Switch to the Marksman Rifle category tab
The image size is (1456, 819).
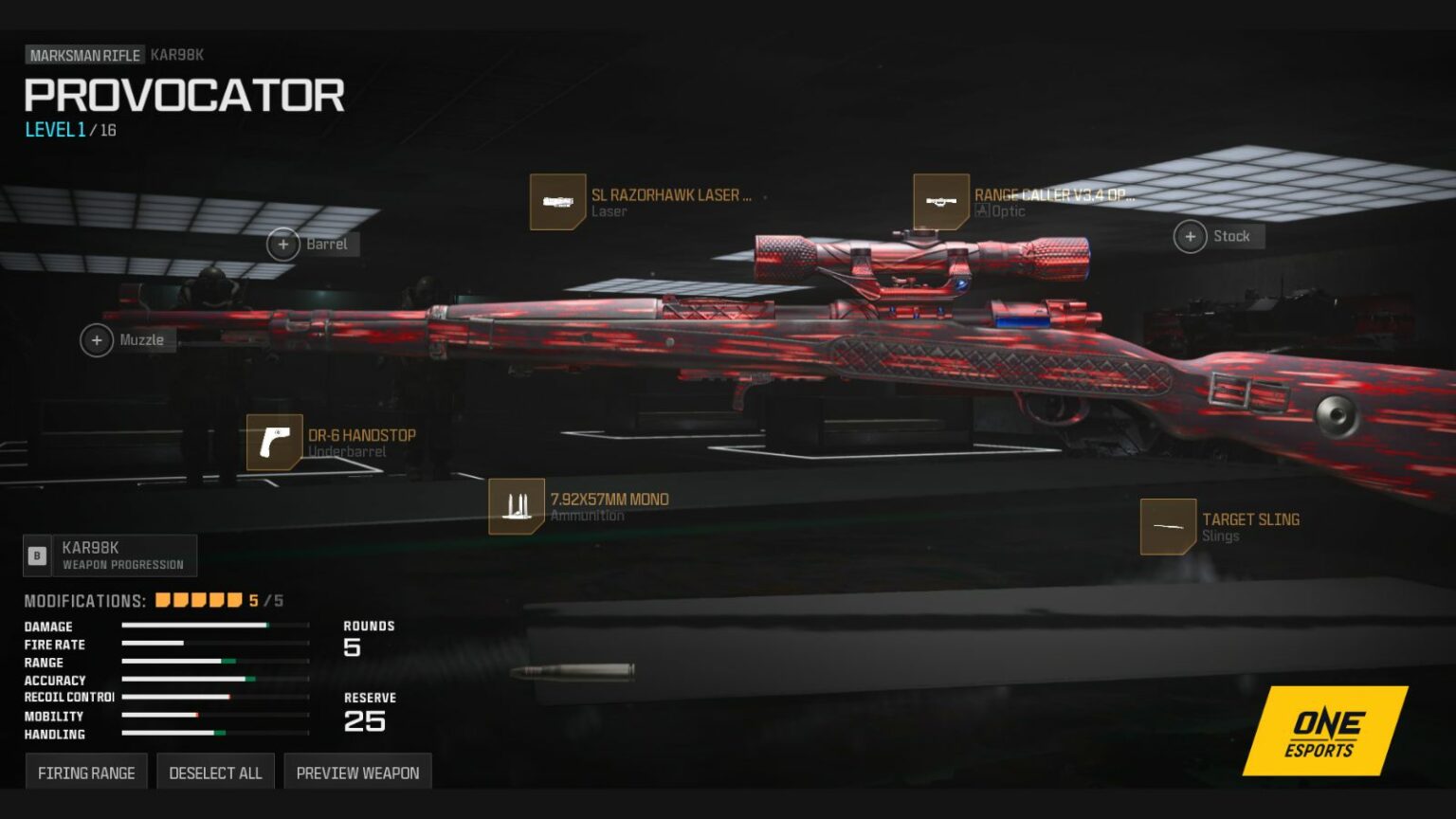coord(83,54)
